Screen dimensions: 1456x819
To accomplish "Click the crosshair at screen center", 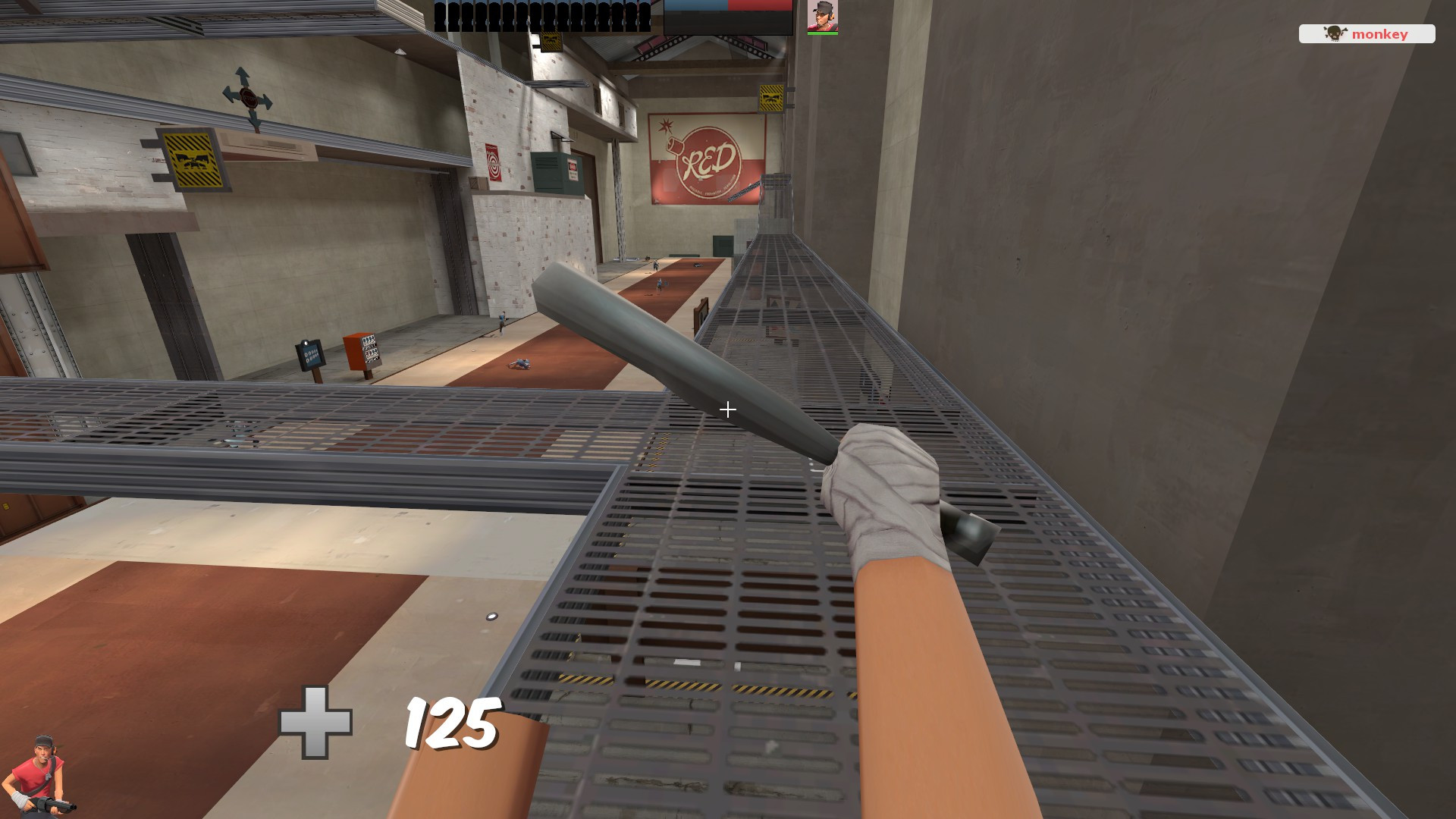I will [x=727, y=409].
